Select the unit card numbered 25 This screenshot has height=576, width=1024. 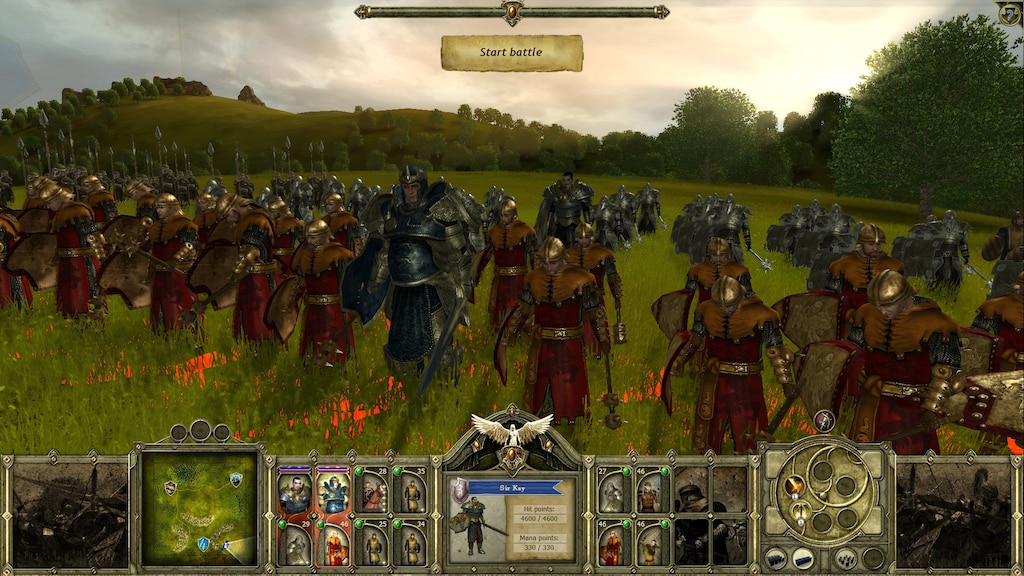click(372, 544)
